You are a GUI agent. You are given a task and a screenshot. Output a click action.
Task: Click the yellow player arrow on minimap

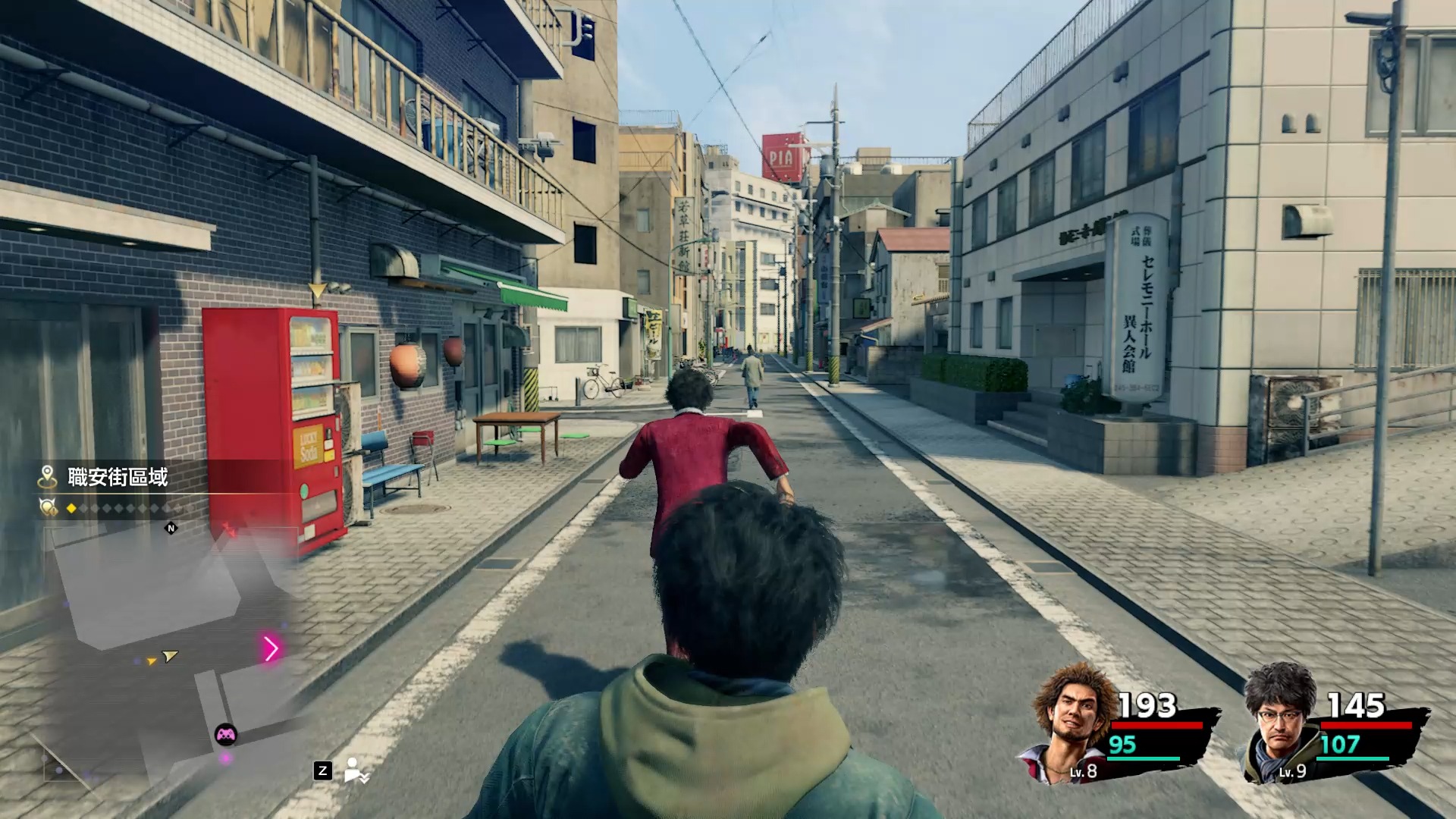170,656
